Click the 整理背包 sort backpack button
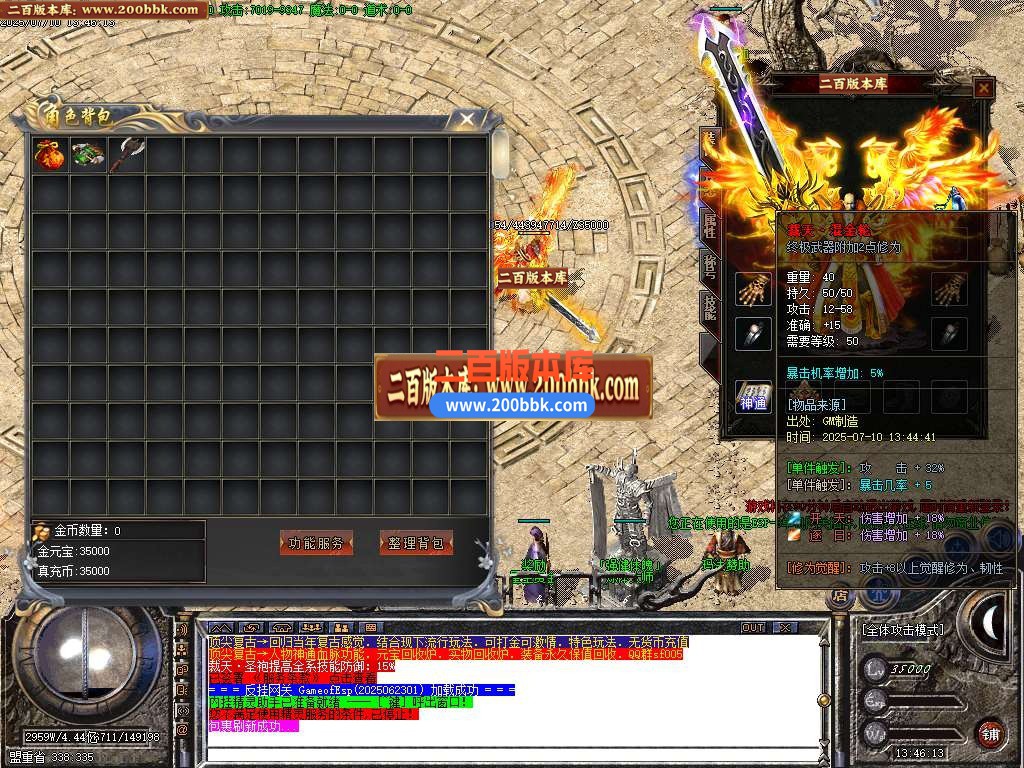Screen dimensions: 1024x768 (x=416, y=543)
